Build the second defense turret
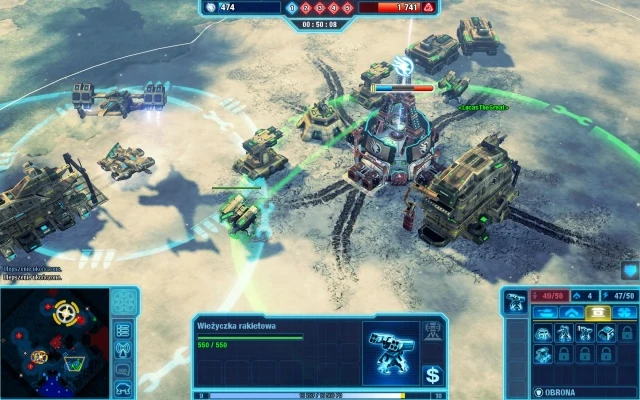640x400 pixels. coord(564,334)
